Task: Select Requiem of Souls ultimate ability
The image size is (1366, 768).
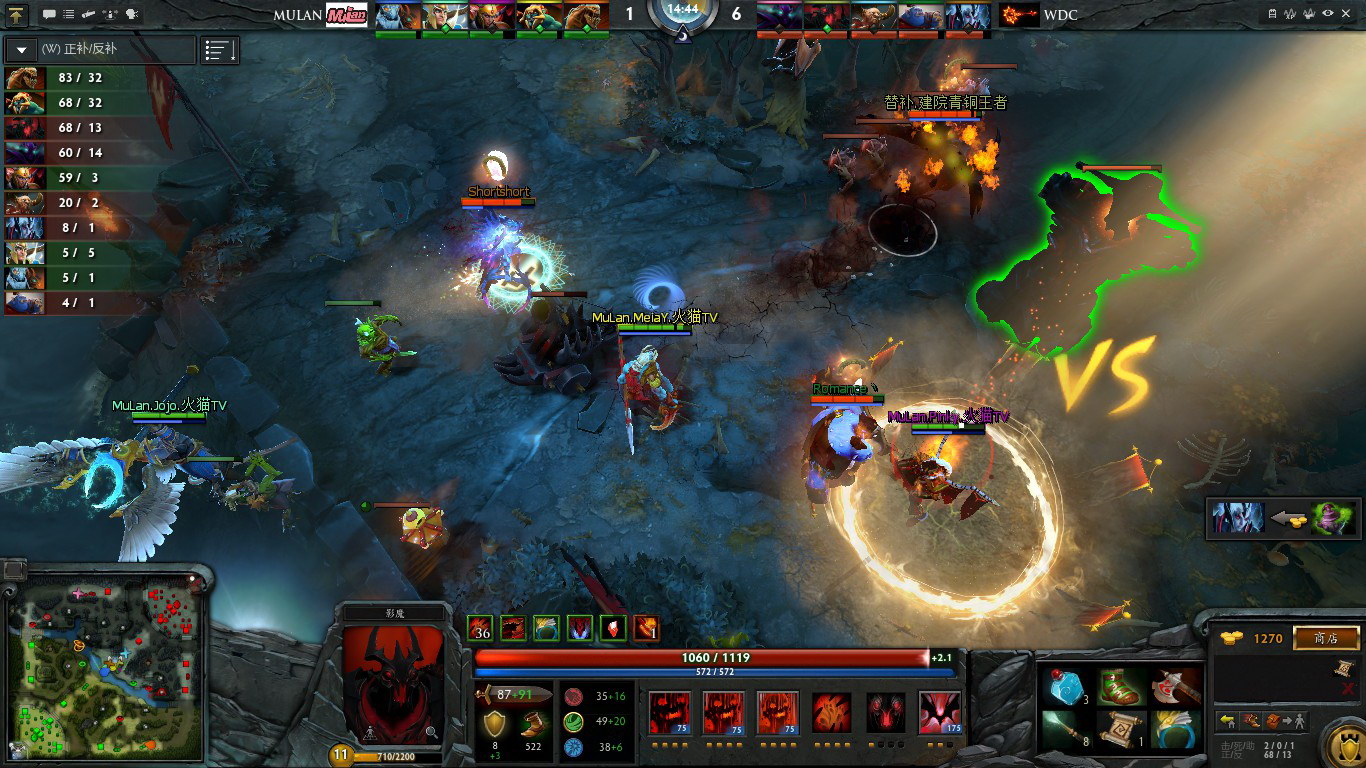Action: [939, 712]
